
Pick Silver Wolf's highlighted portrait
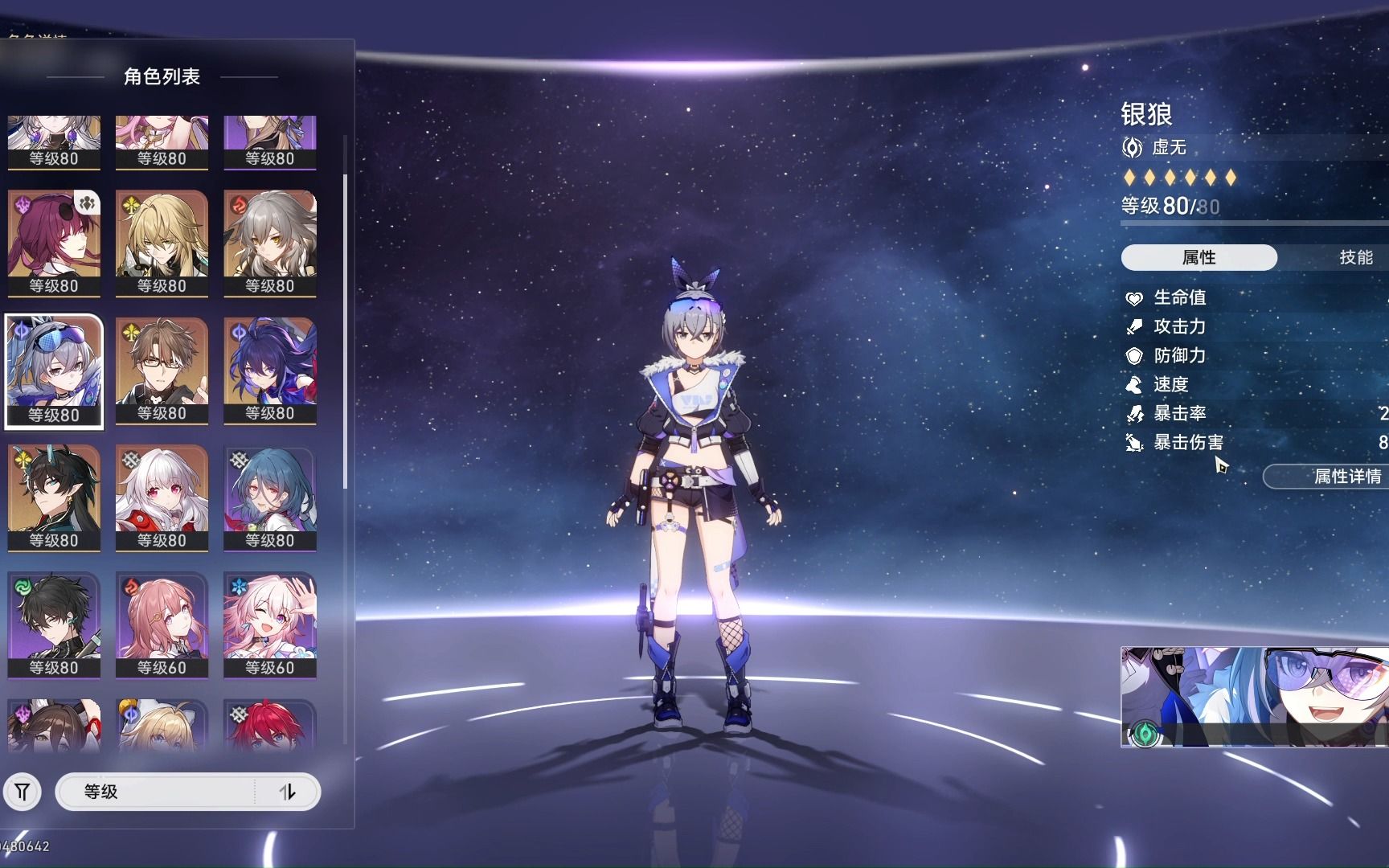click(54, 371)
